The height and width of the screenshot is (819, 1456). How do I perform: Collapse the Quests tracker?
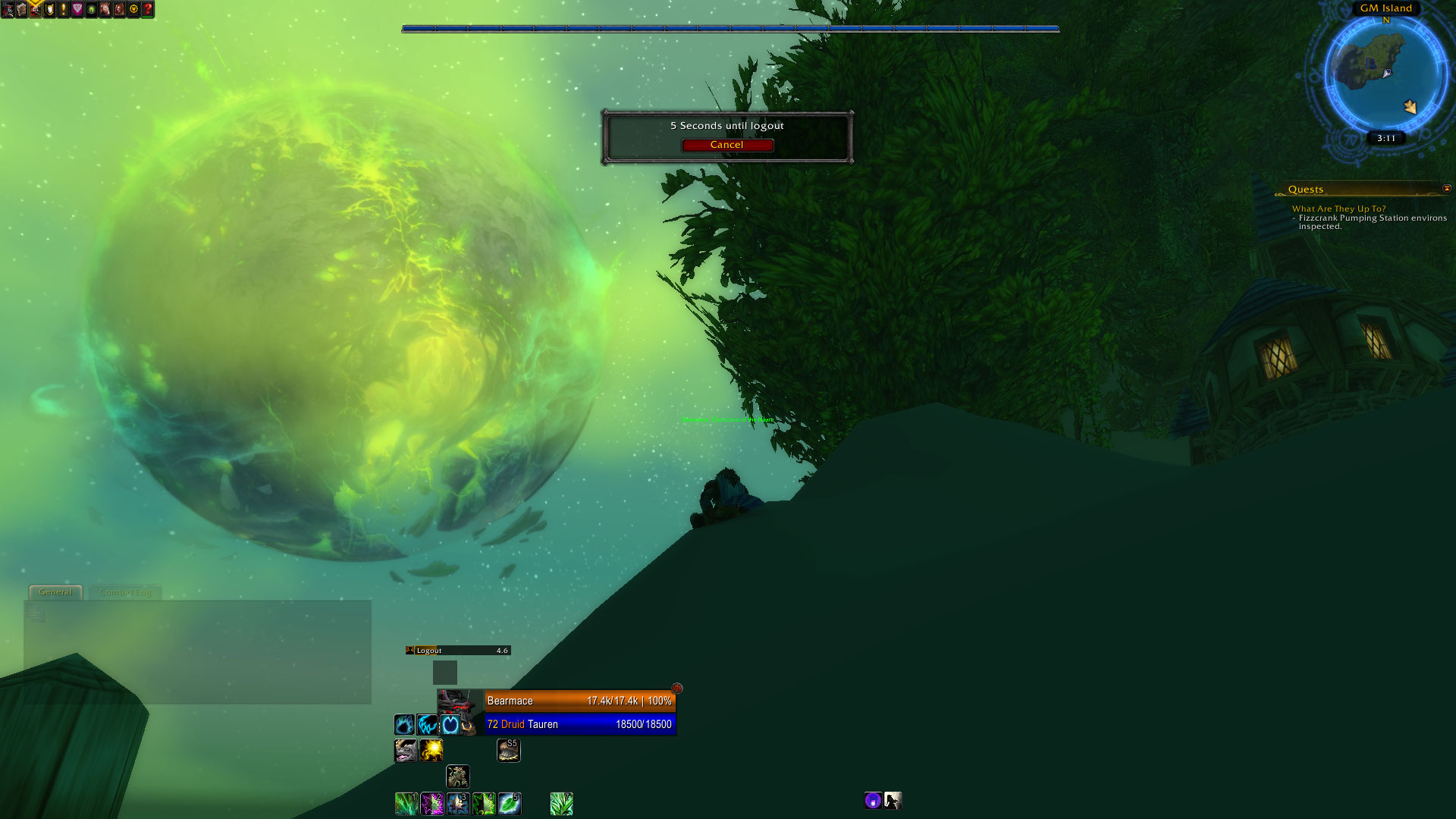point(1446,189)
